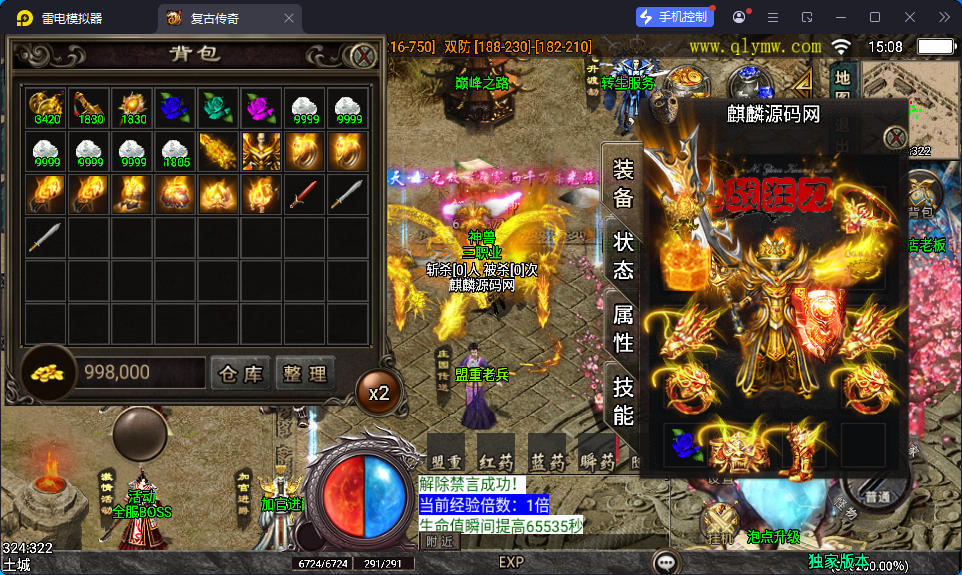Switch to the 装备 equipment tab
The image size is (962, 575).
(623, 183)
